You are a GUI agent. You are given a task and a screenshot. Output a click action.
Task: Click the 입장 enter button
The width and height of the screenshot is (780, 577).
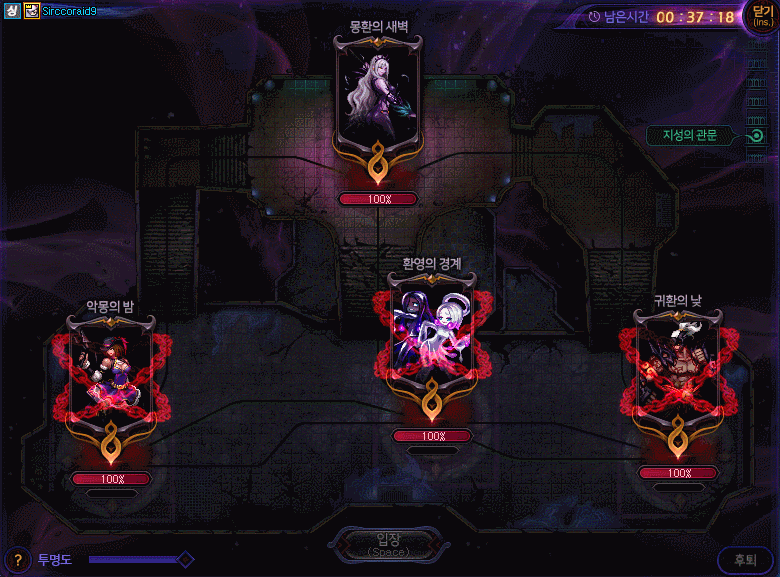coord(386,544)
